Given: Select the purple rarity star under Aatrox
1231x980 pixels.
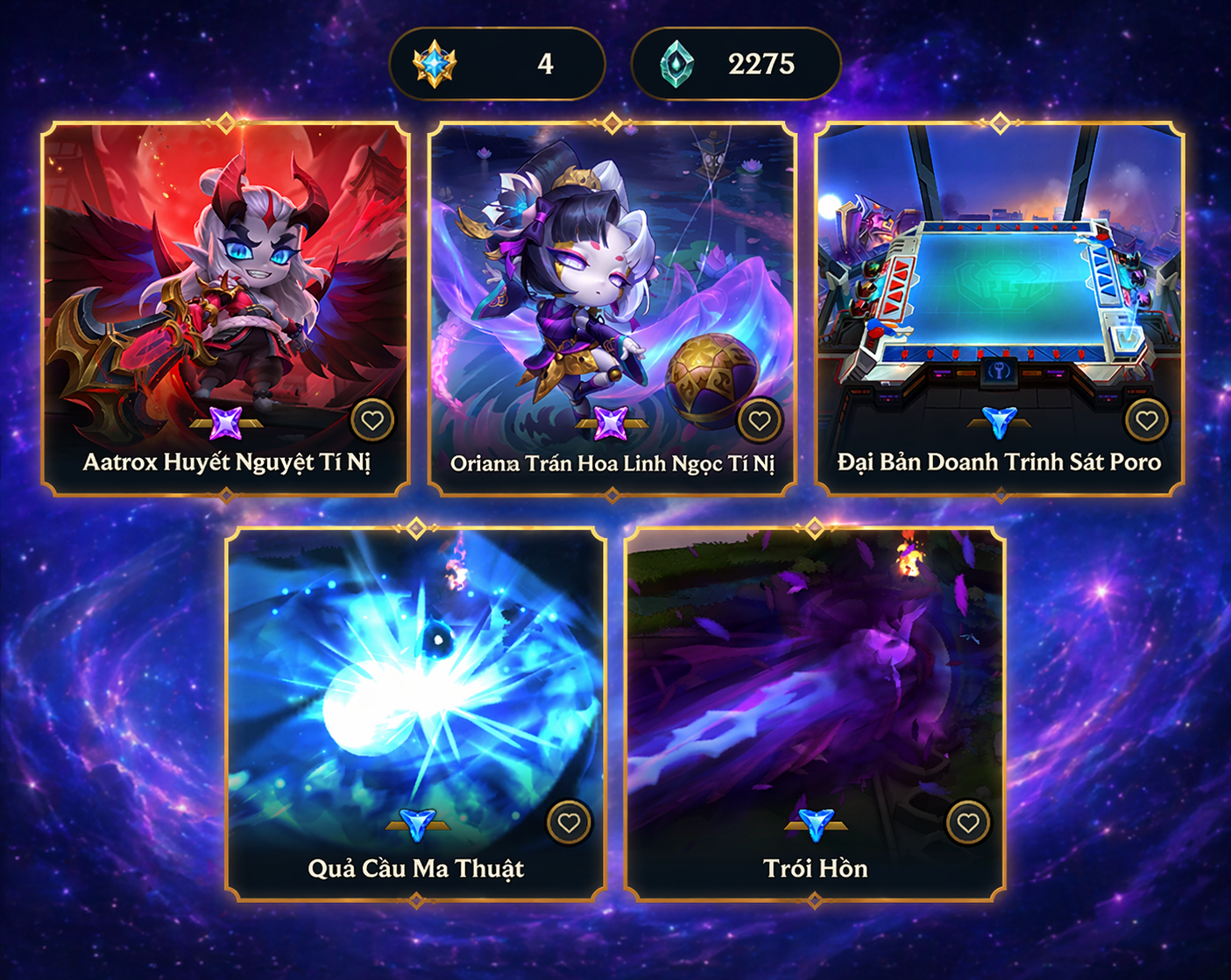Looking at the screenshot, I should (x=227, y=425).
